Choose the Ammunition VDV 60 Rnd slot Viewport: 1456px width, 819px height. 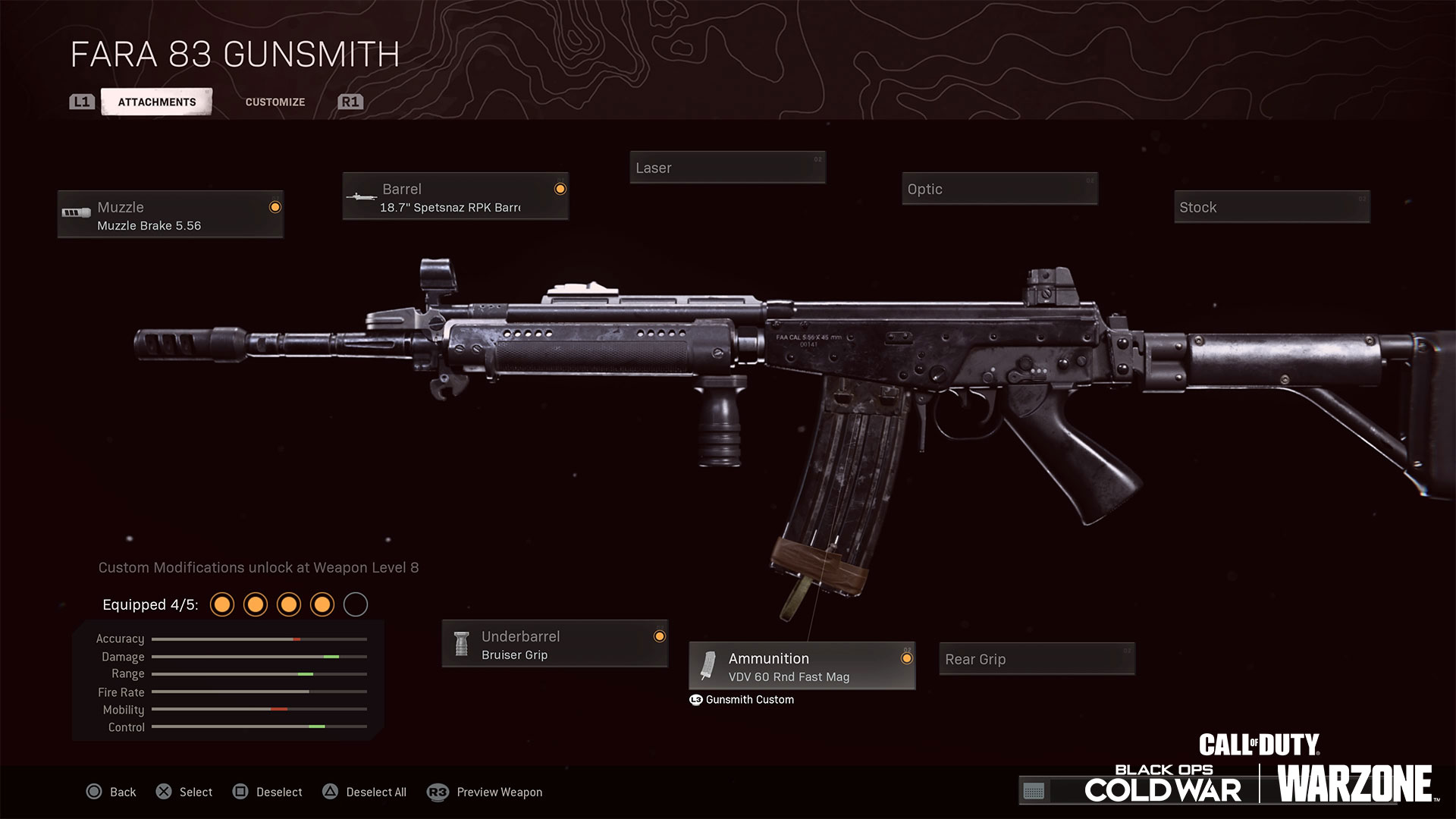click(x=802, y=667)
